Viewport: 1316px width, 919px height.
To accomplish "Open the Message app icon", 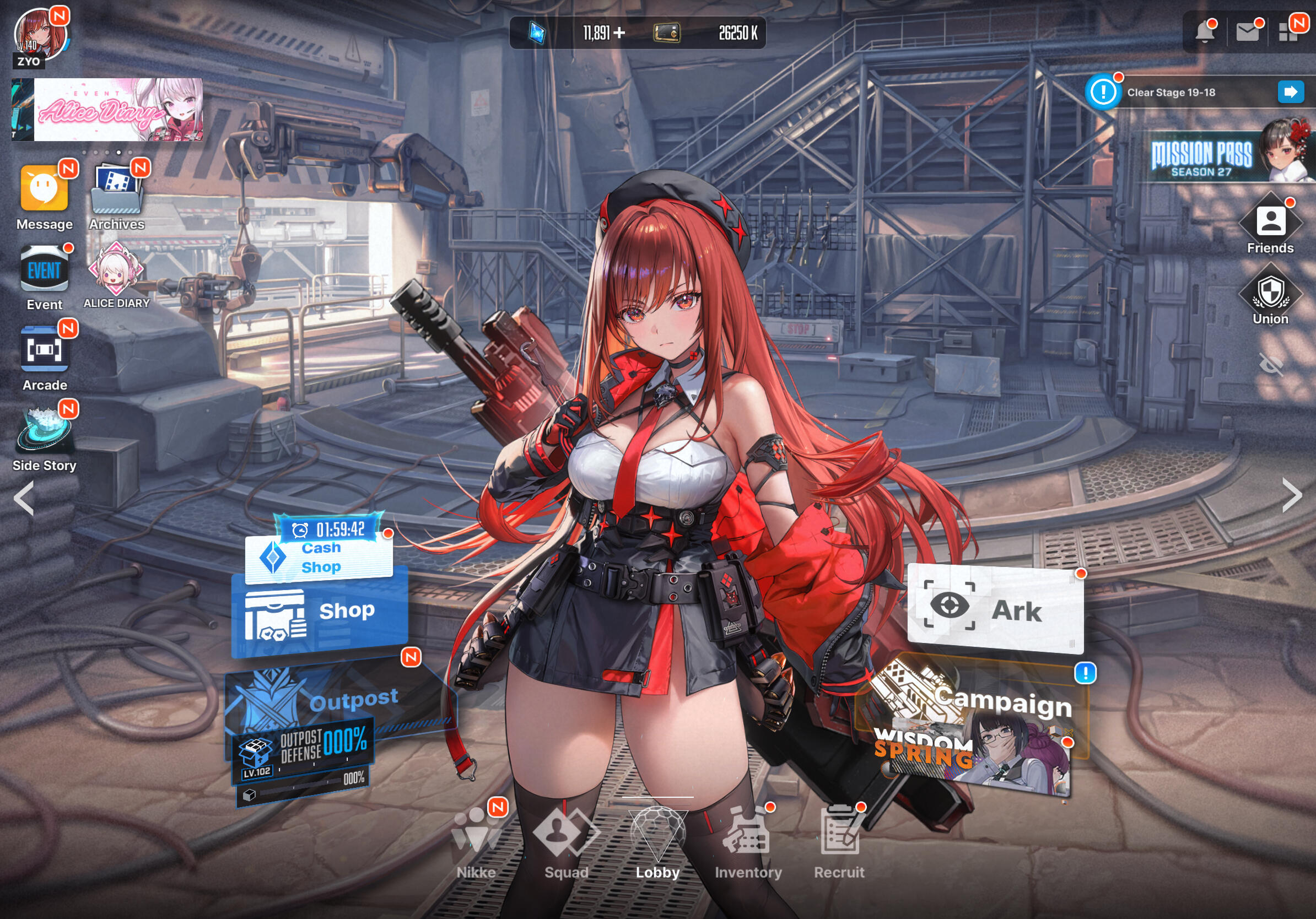I will [44, 189].
